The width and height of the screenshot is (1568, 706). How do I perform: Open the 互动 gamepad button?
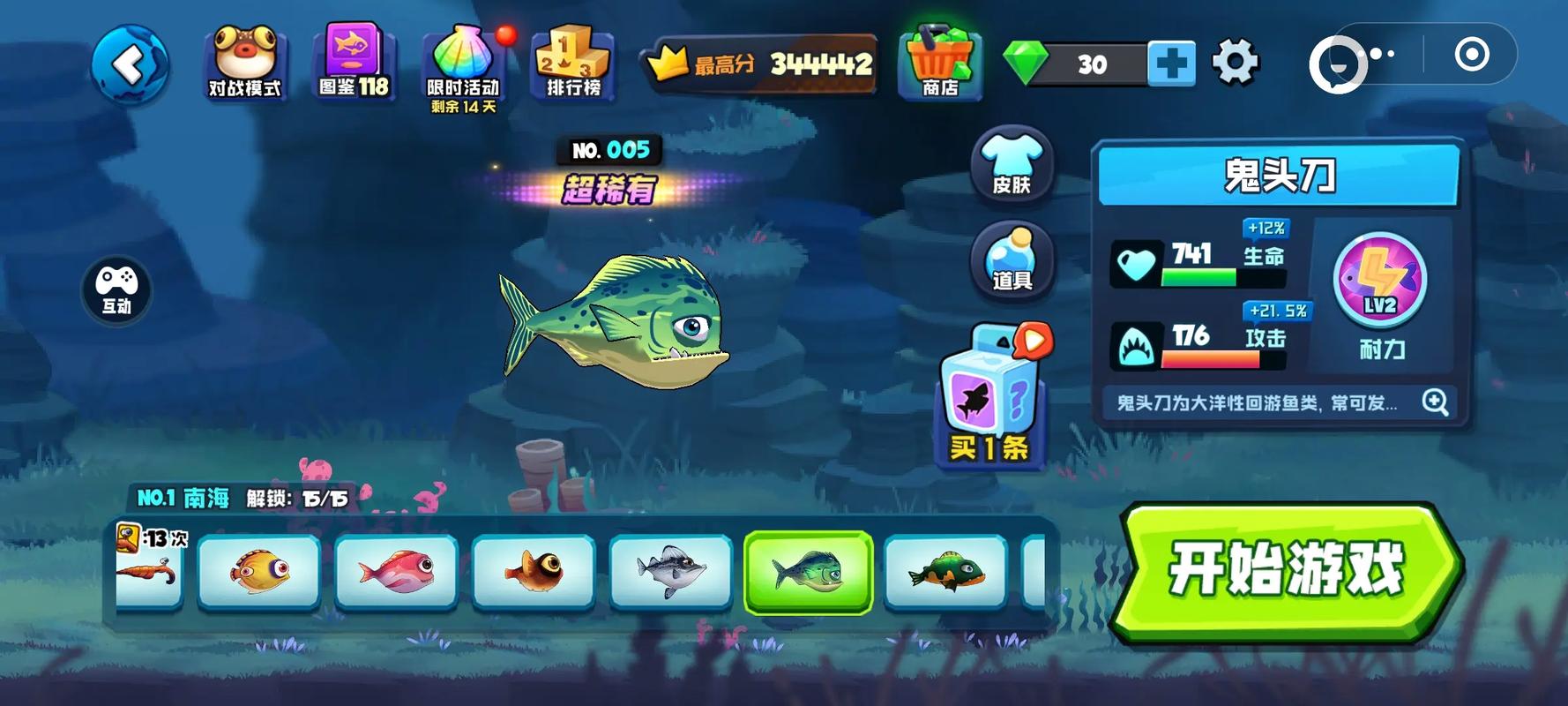116,289
